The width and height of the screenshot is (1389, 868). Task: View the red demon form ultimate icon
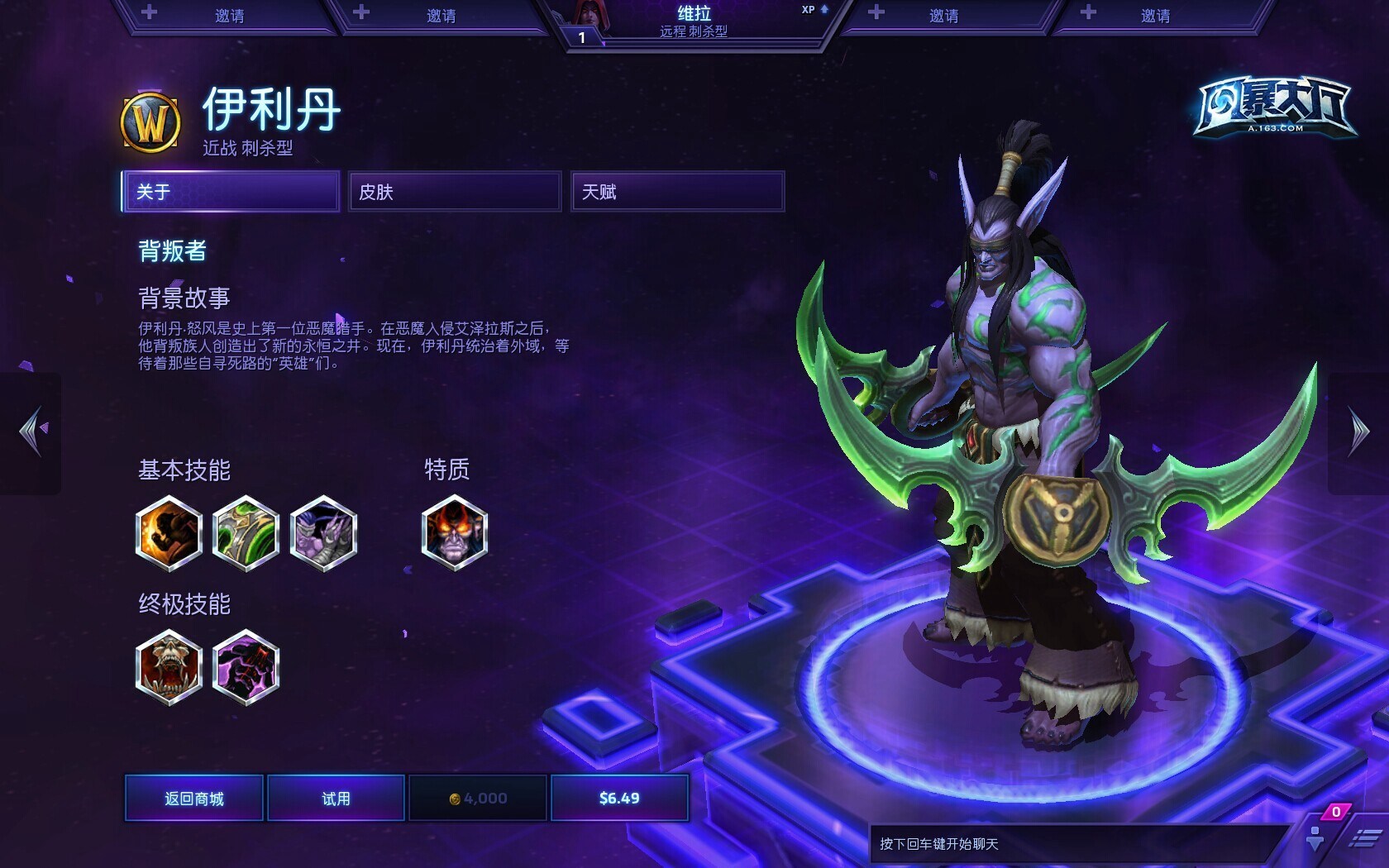pyautogui.click(x=169, y=667)
